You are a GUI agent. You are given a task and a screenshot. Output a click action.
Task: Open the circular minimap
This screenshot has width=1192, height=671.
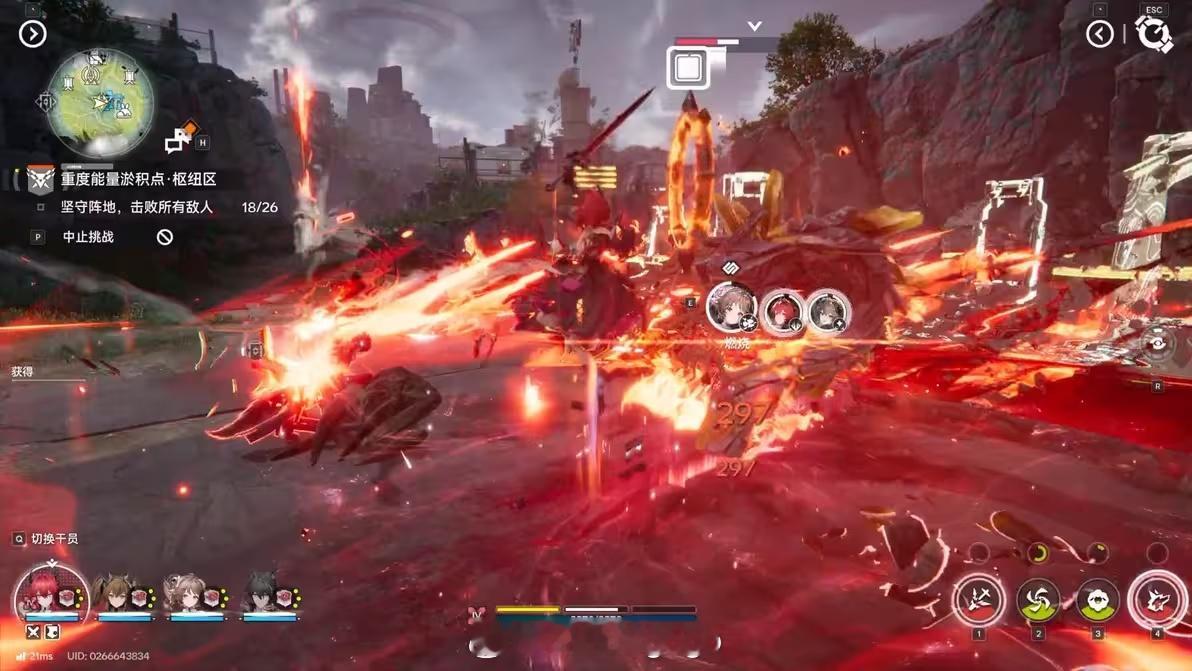[x=101, y=102]
